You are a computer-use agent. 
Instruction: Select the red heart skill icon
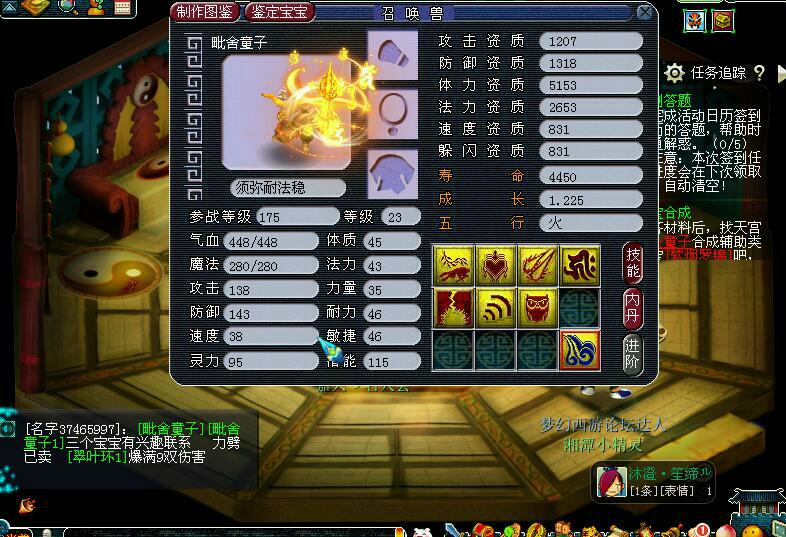496,266
